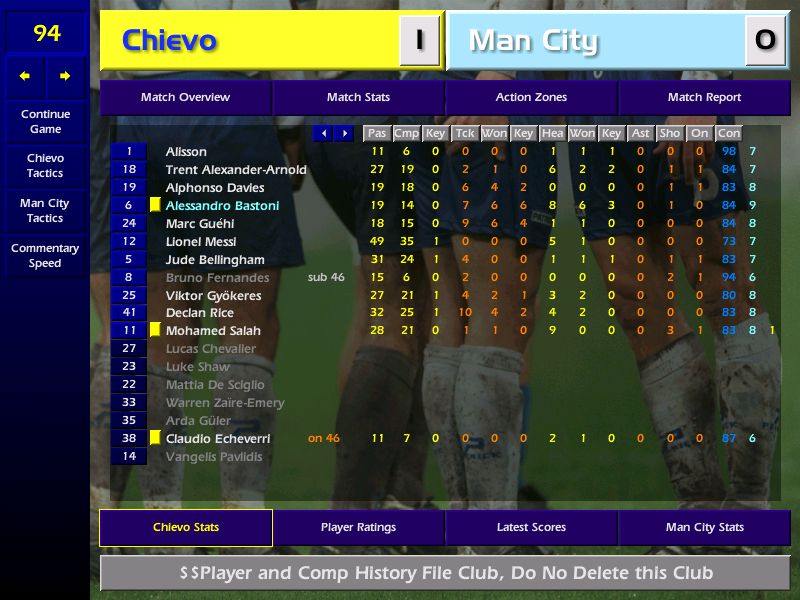Viewport: 800px width, 600px height.
Task: View Player Ratings
Action: [x=358, y=527]
